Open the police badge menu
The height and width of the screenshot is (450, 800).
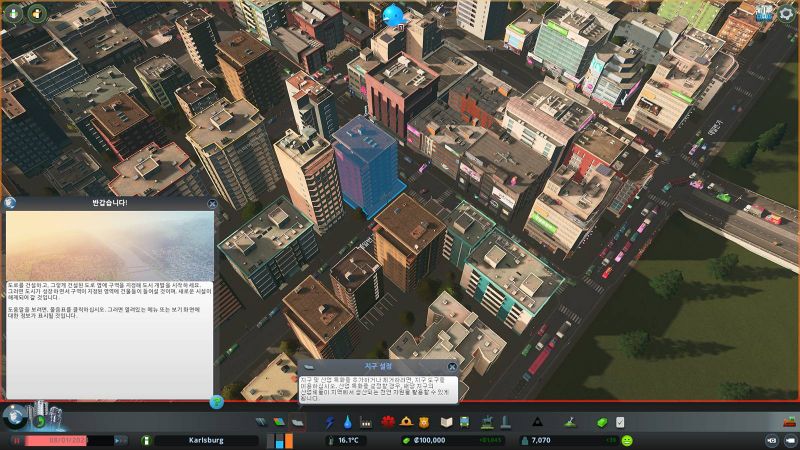coord(424,422)
